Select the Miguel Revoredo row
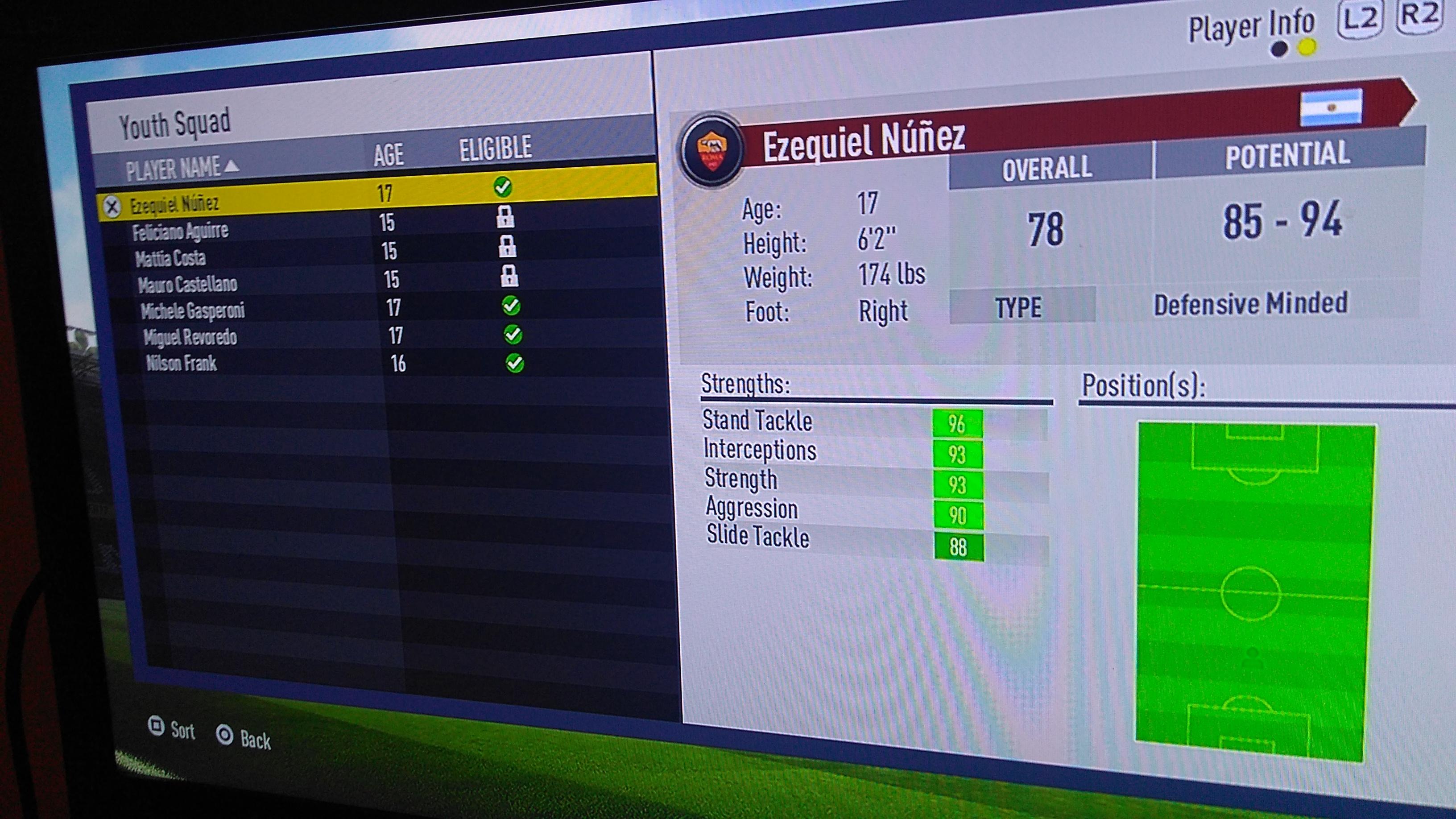1456x819 pixels. tap(190, 337)
